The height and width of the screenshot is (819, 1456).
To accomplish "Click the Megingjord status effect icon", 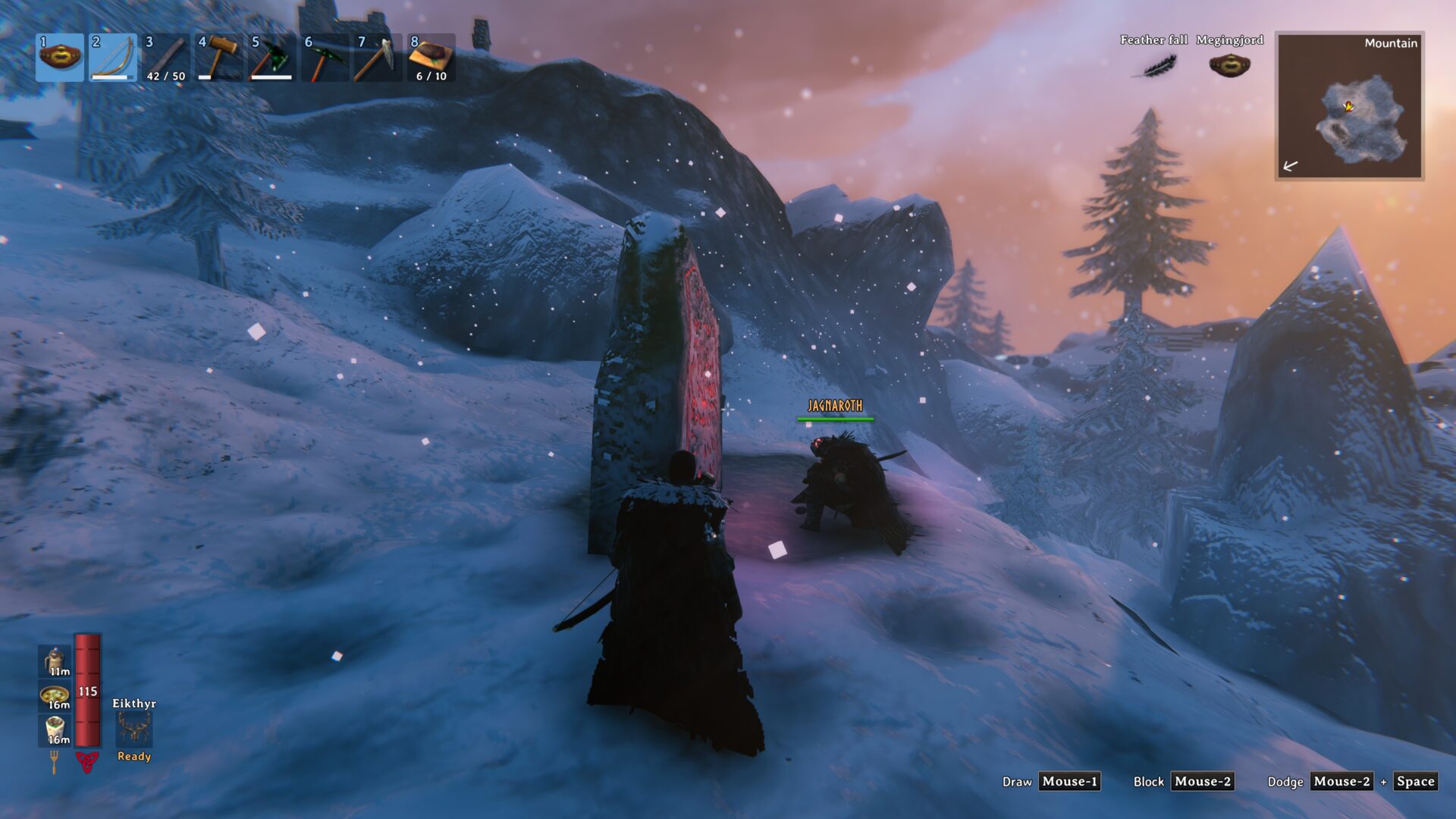I will (x=1229, y=66).
